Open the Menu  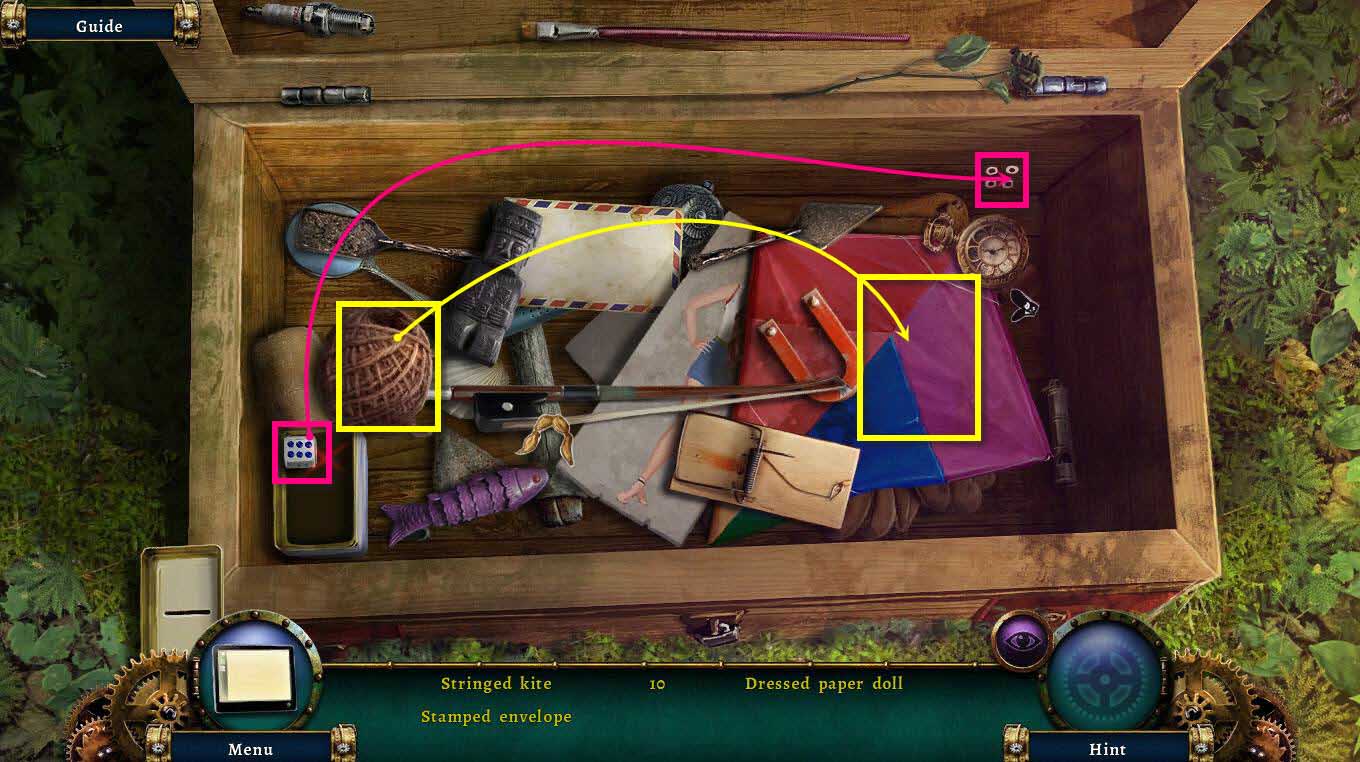point(252,749)
